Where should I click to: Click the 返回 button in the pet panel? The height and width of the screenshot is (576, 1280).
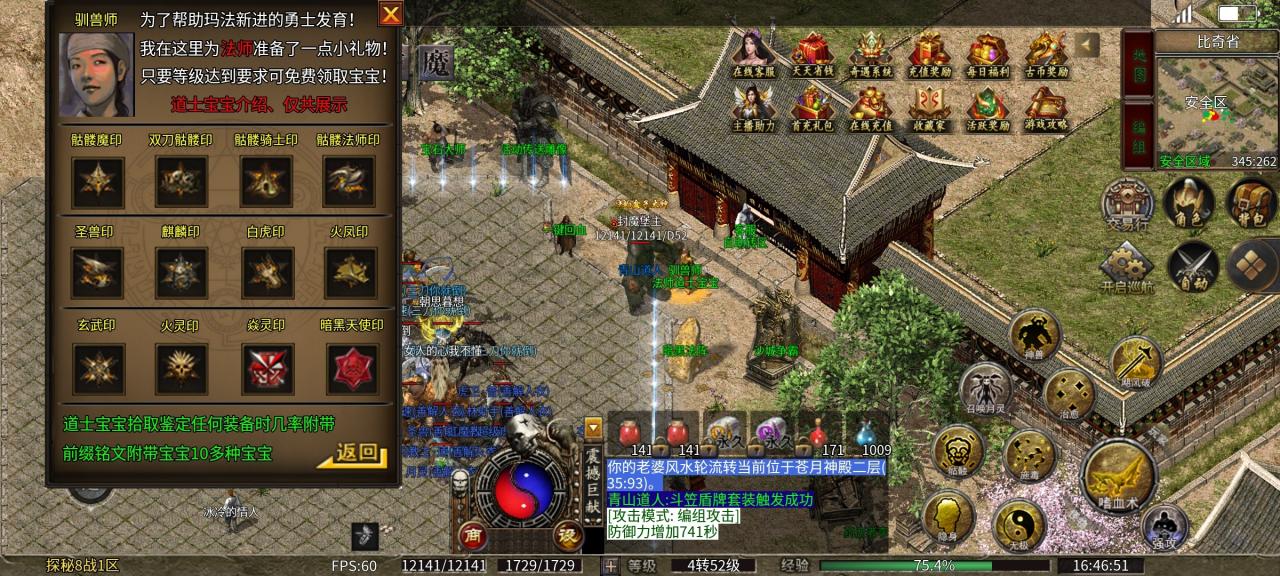click(x=354, y=454)
